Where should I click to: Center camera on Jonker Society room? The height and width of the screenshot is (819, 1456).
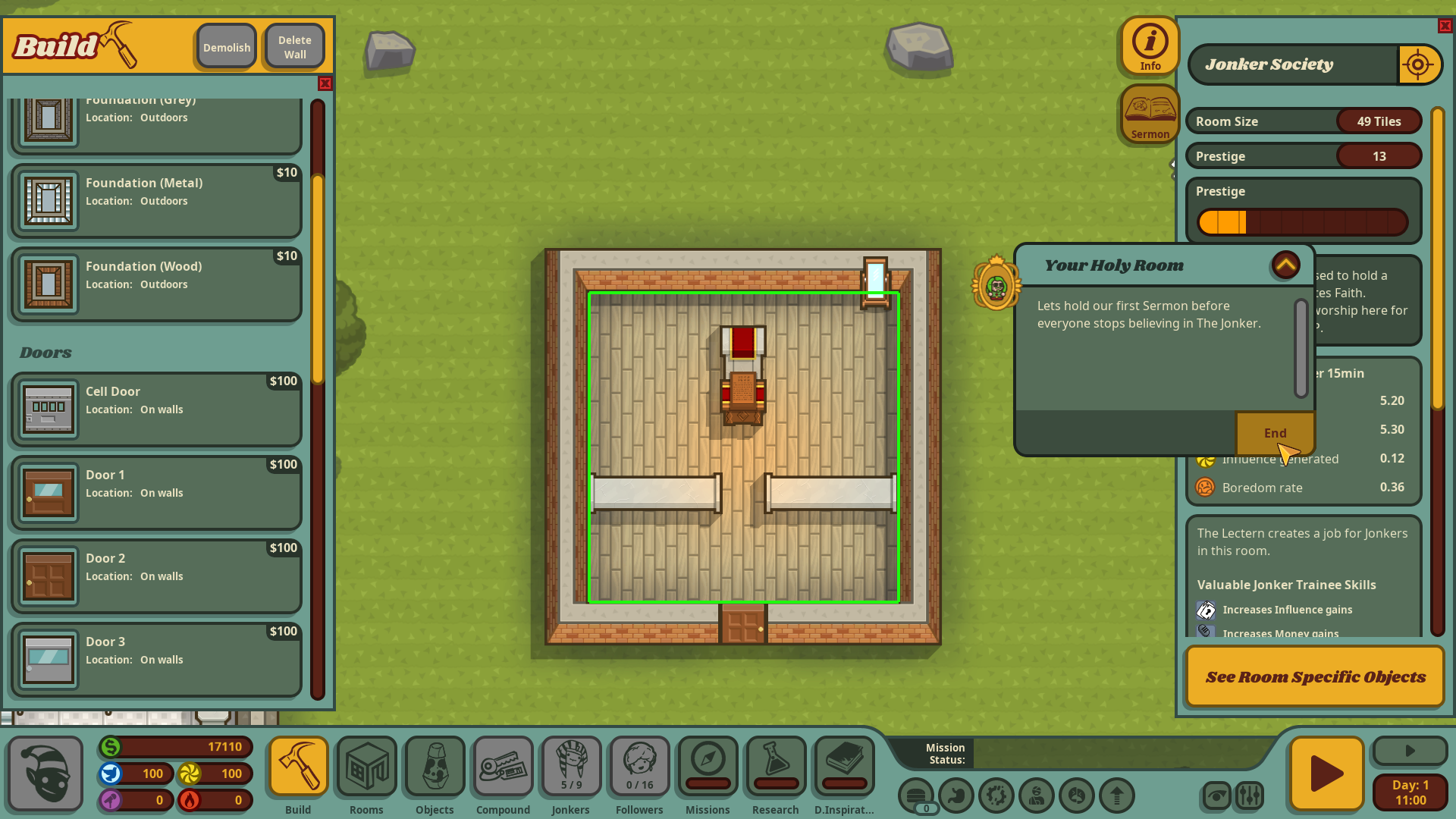(1418, 64)
